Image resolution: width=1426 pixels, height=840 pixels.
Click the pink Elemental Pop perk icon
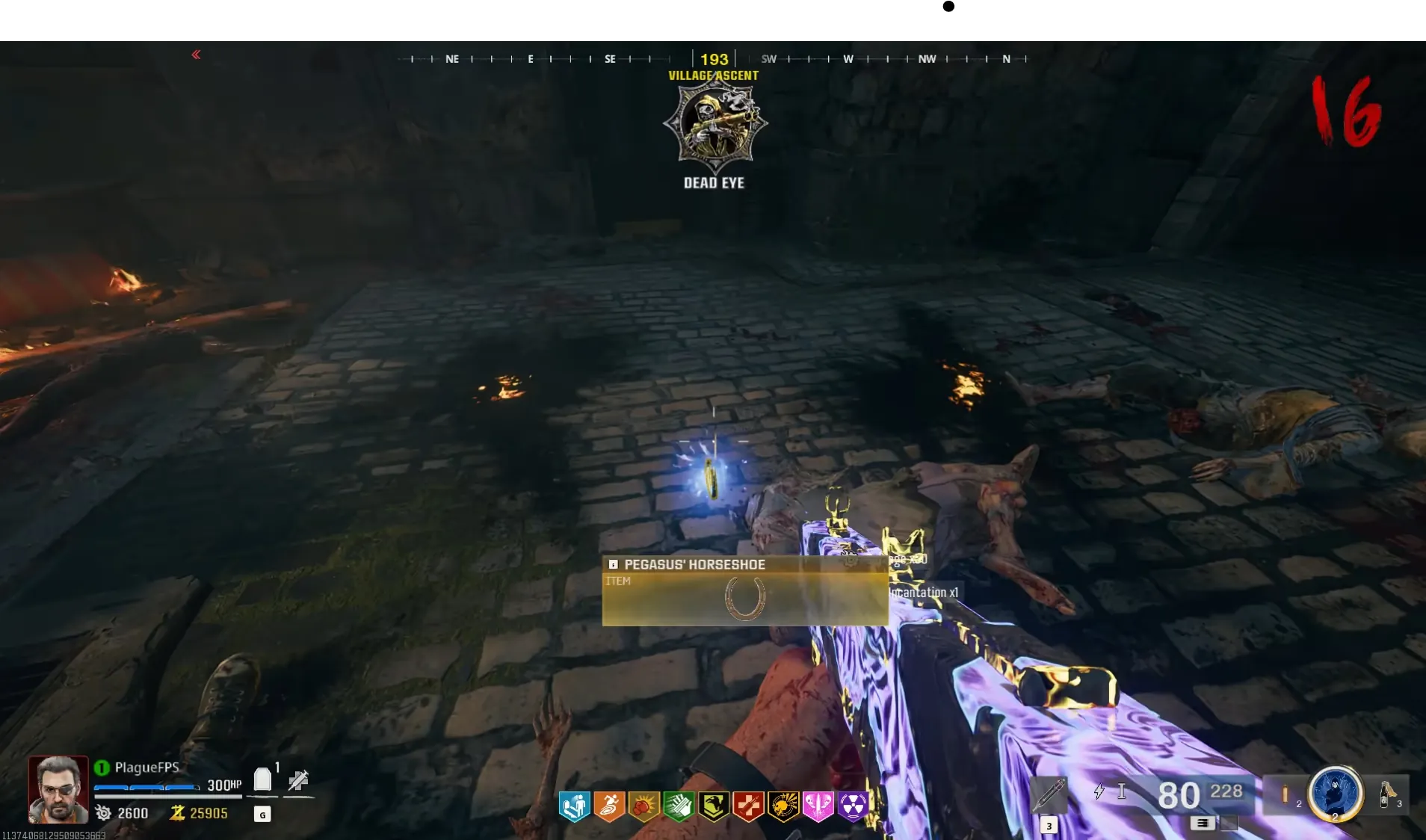pyautogui.click(x=818, y=806)
